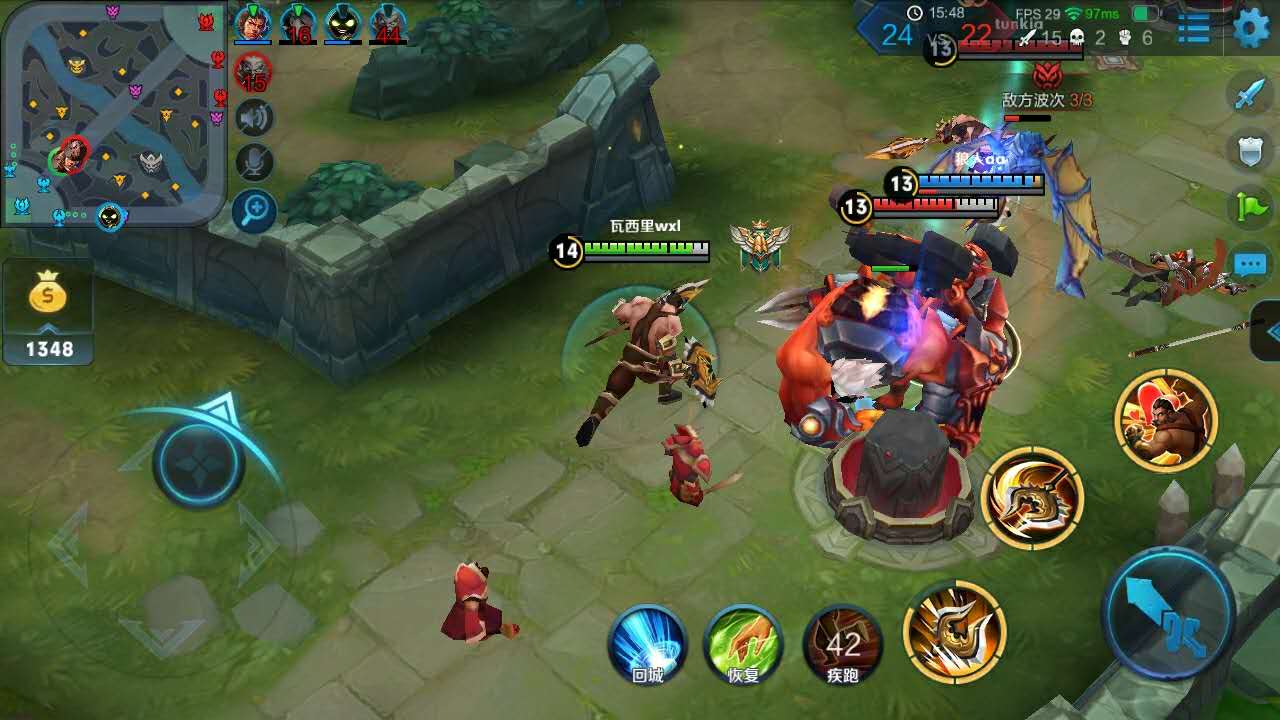Hit the blue basic attack button
Image resolution: width=1280 pixels, height=720 pixels.
coord(1167,612)
